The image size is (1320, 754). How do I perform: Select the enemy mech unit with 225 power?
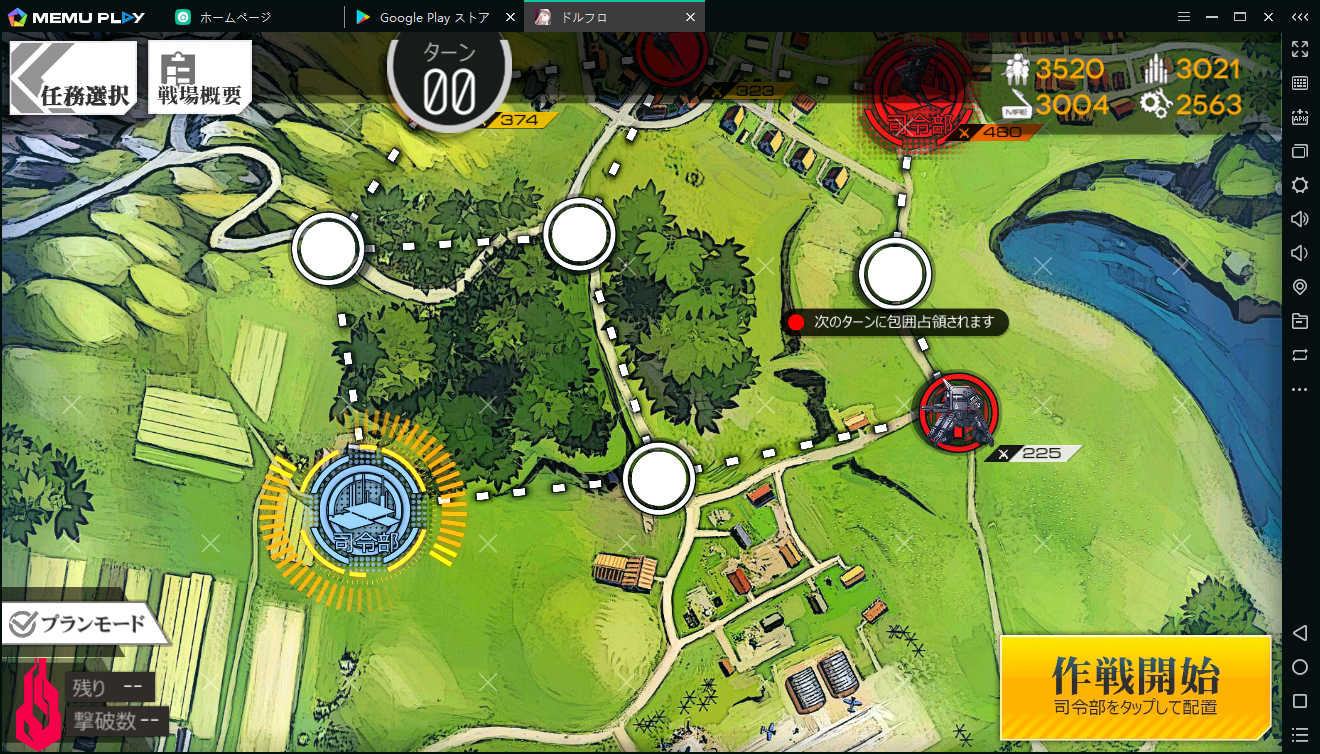point(957,412)
